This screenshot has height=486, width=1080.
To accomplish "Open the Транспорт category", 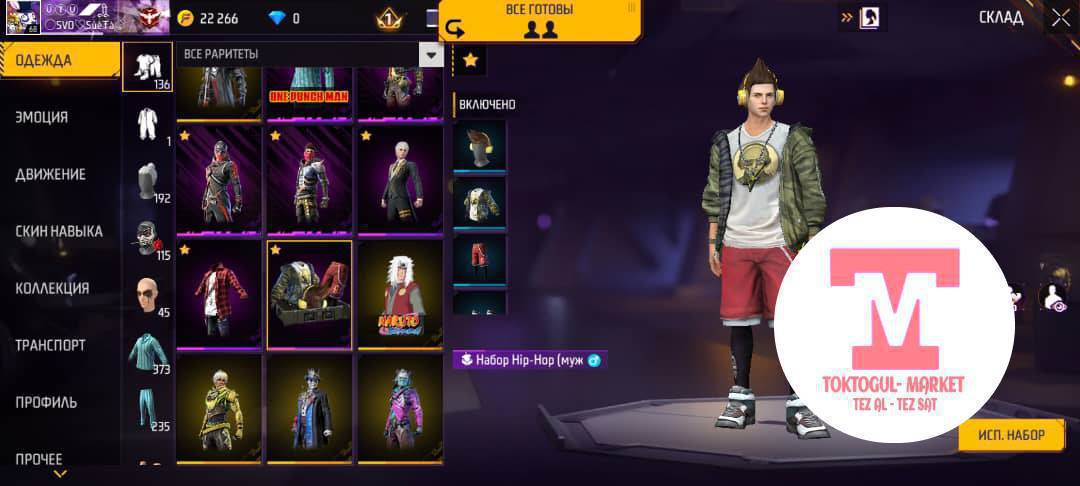I will [x=50, y=345].
